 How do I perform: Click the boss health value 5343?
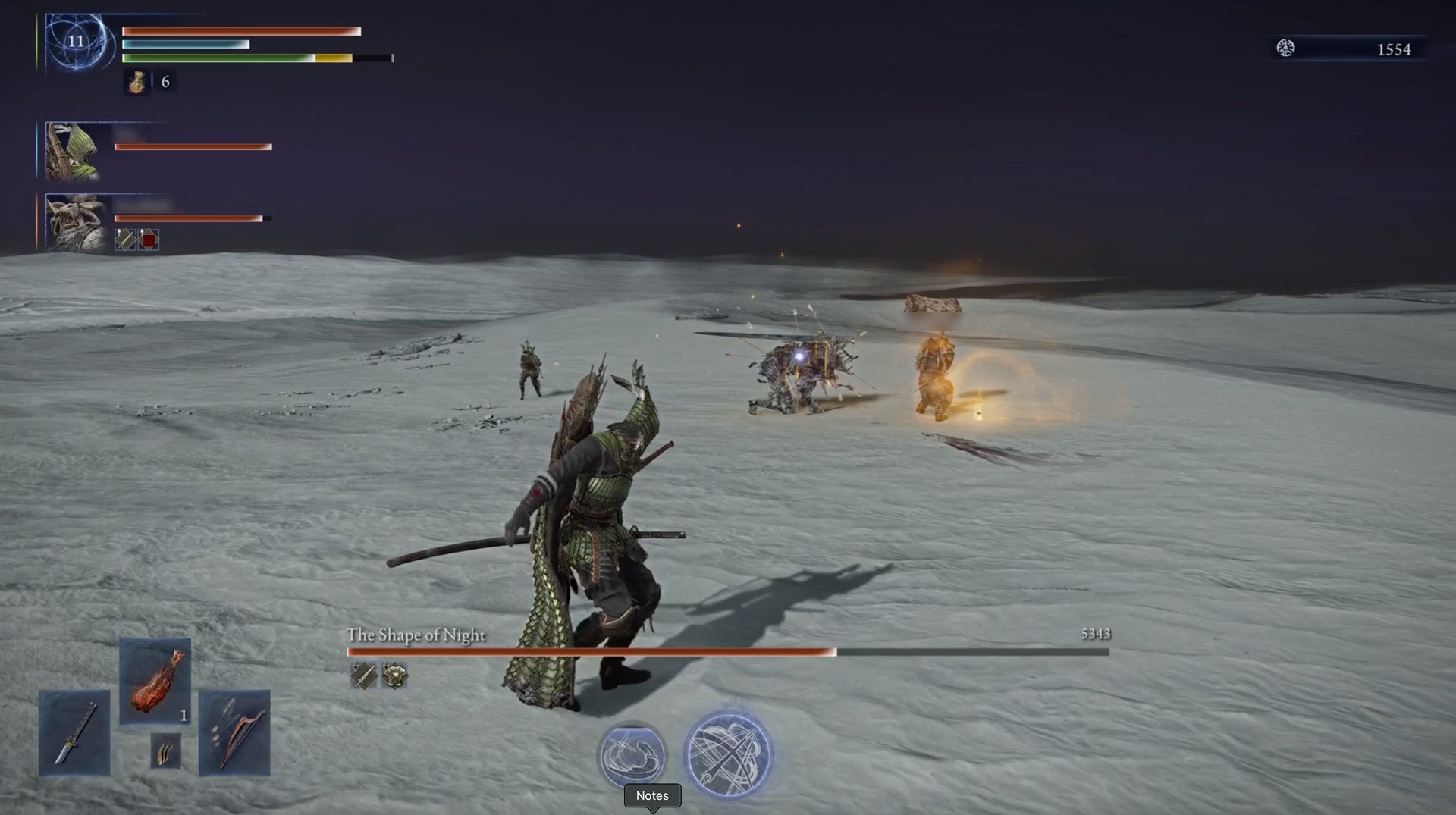(1090, 635)
